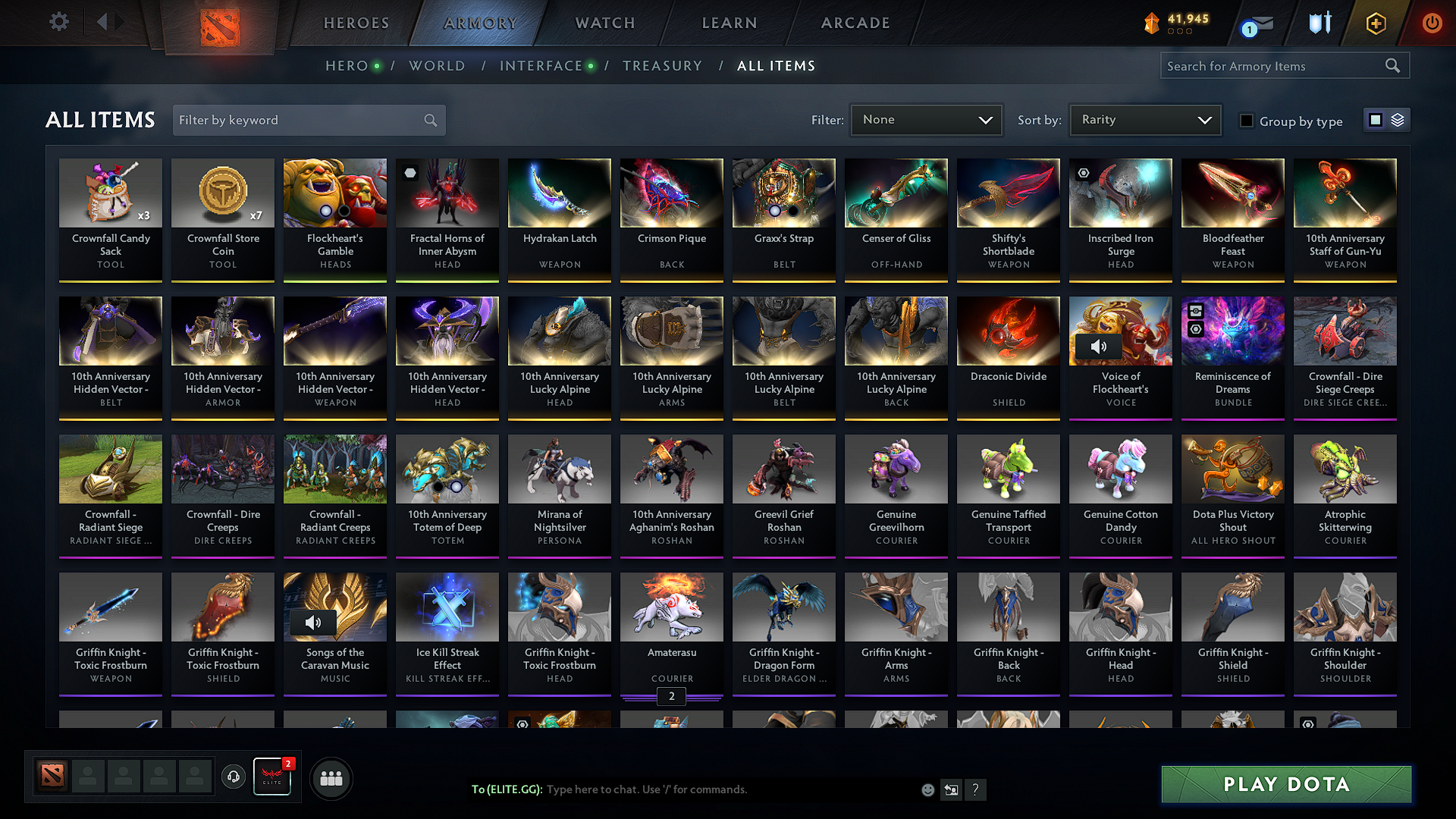1456x819 pixels.
Task: Open the Sort by Rarity dropdown
Action: 1144,119
